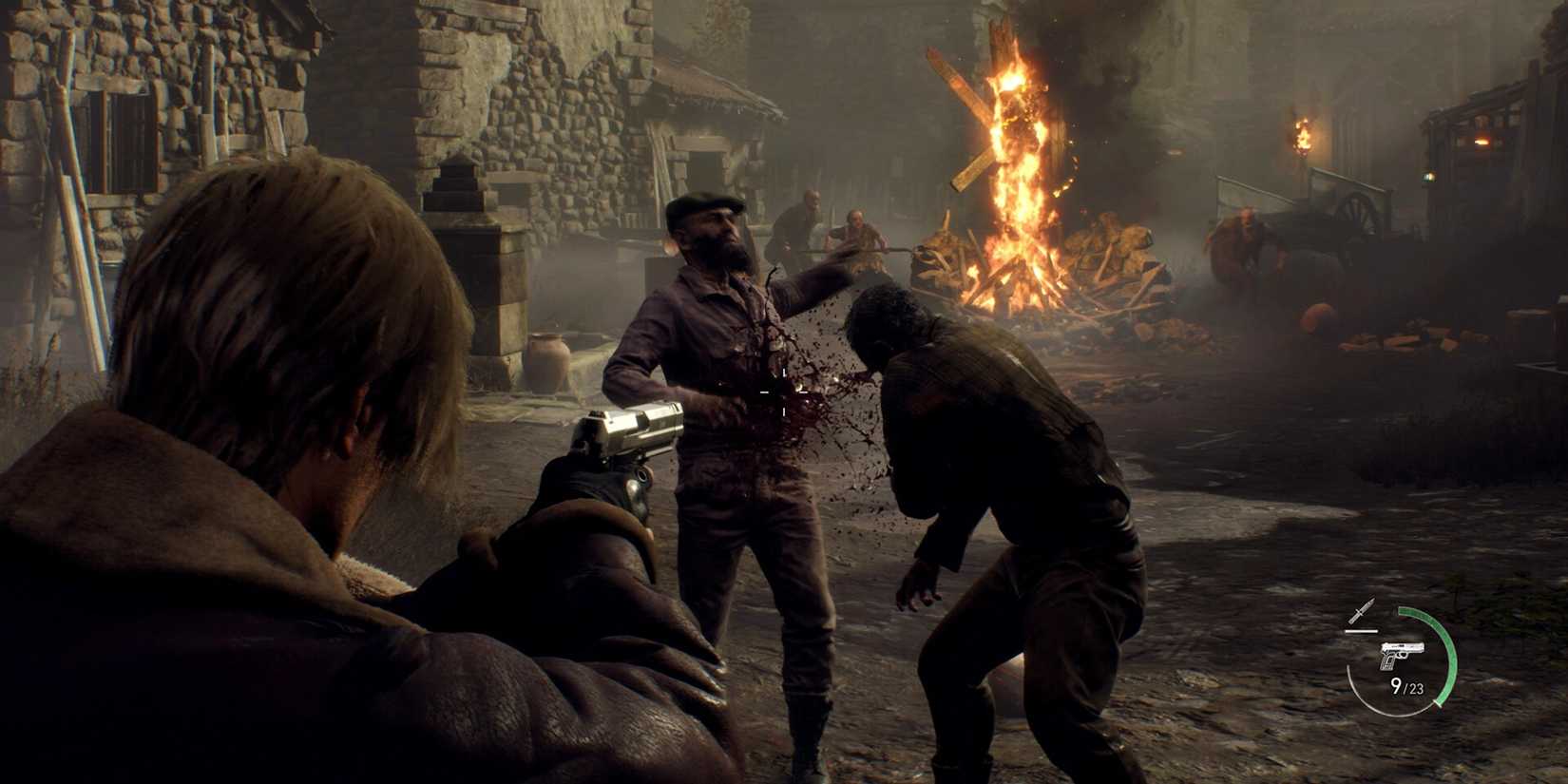Click the ammo count reading 9/23
1568x784 pixels.
click(1408, 687)
